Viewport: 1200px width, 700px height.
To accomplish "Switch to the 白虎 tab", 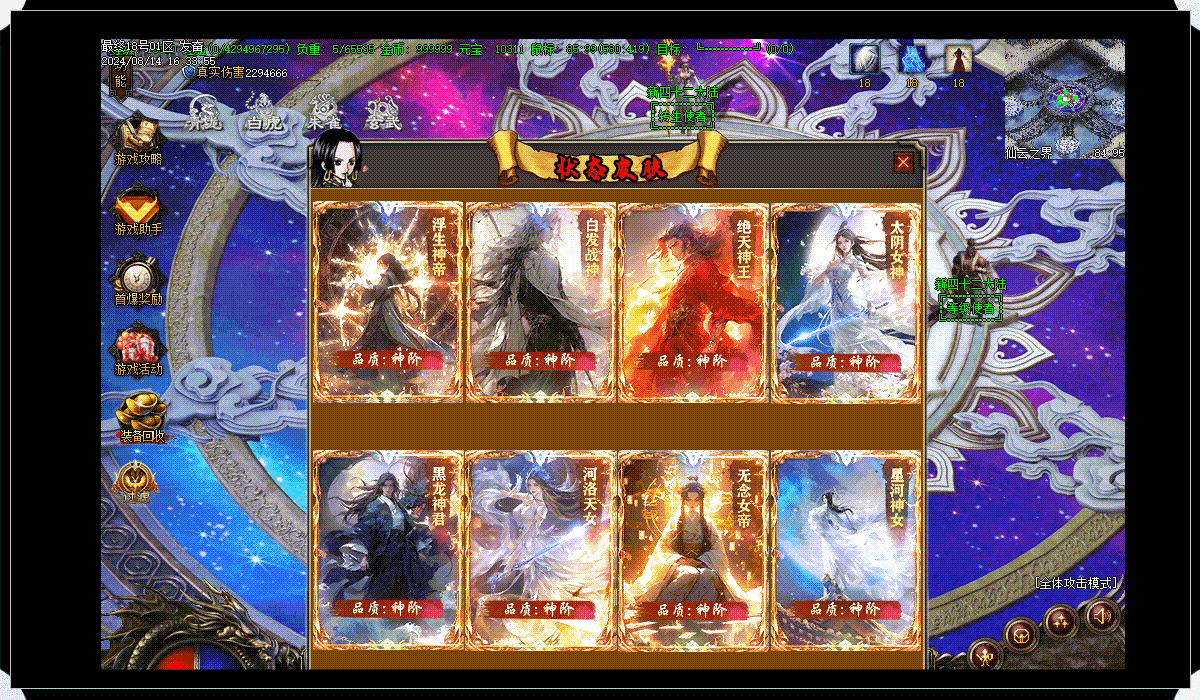I will 265,113.
